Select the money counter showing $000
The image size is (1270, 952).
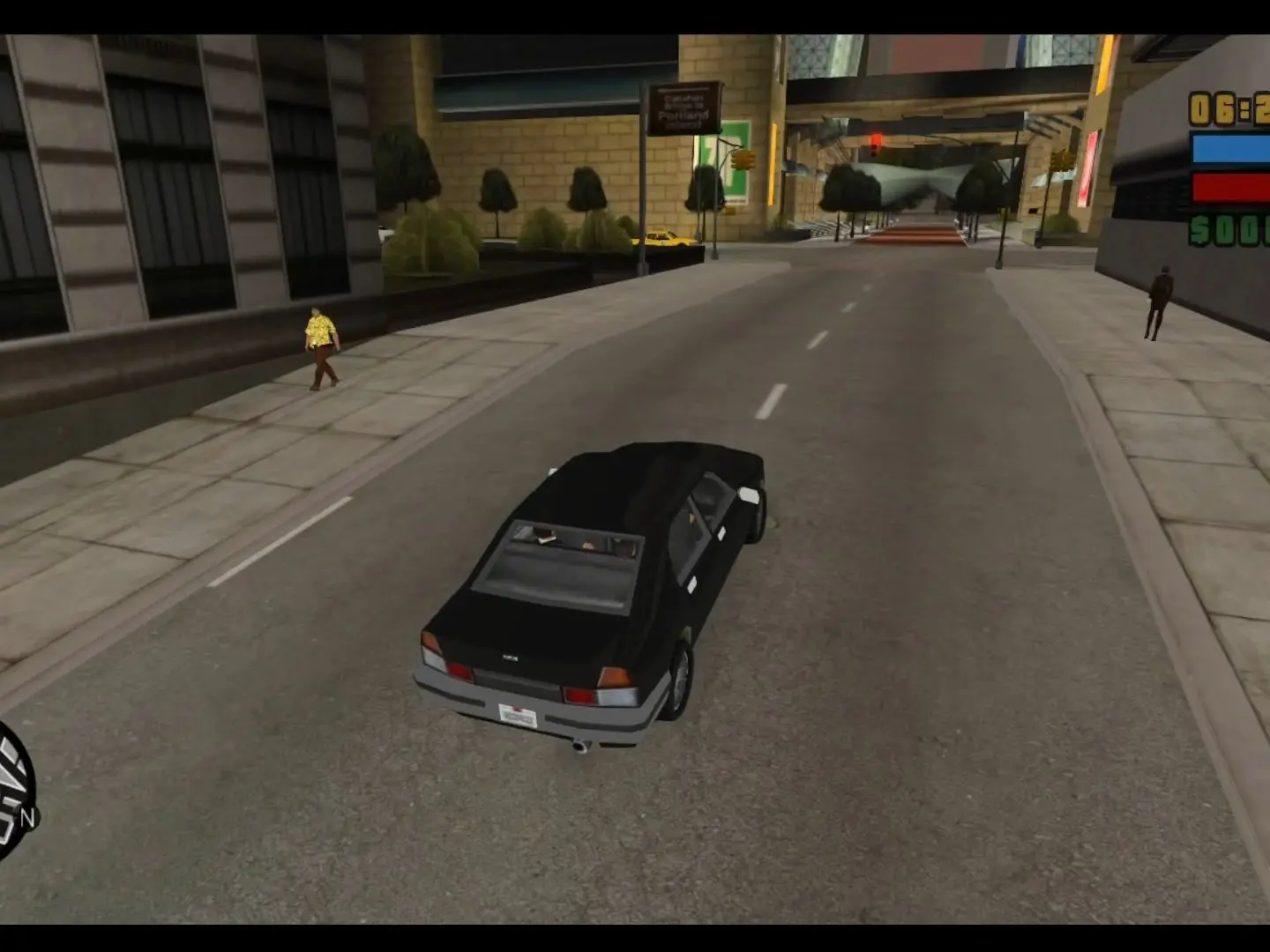coord(1228,231)
